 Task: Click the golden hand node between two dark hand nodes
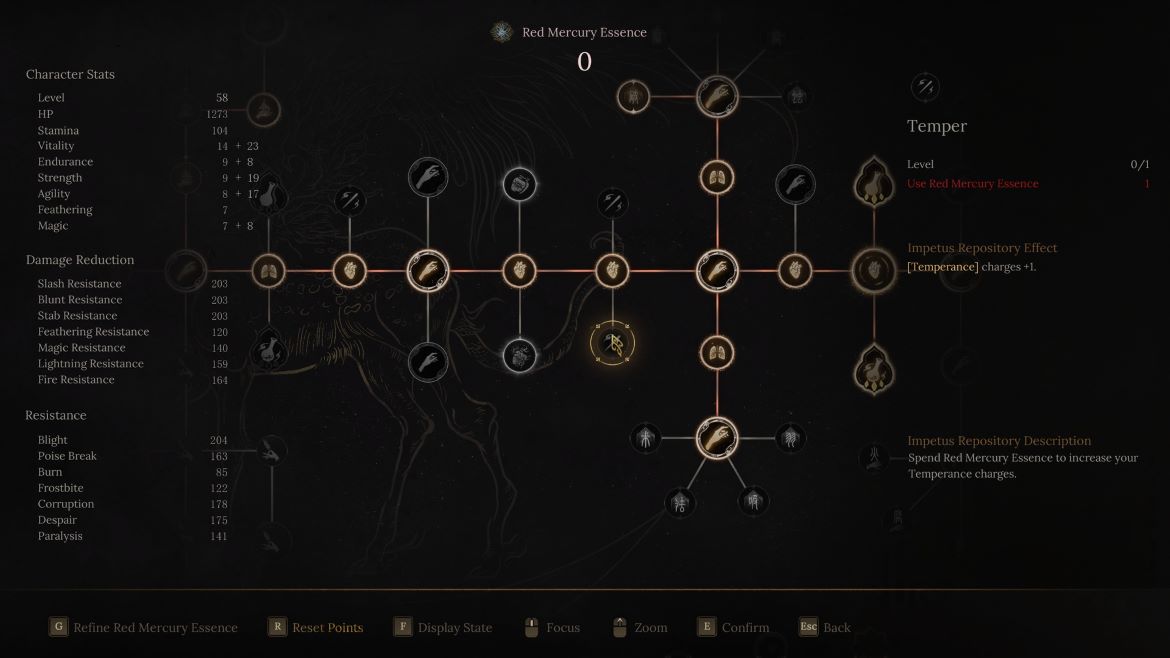428,270
